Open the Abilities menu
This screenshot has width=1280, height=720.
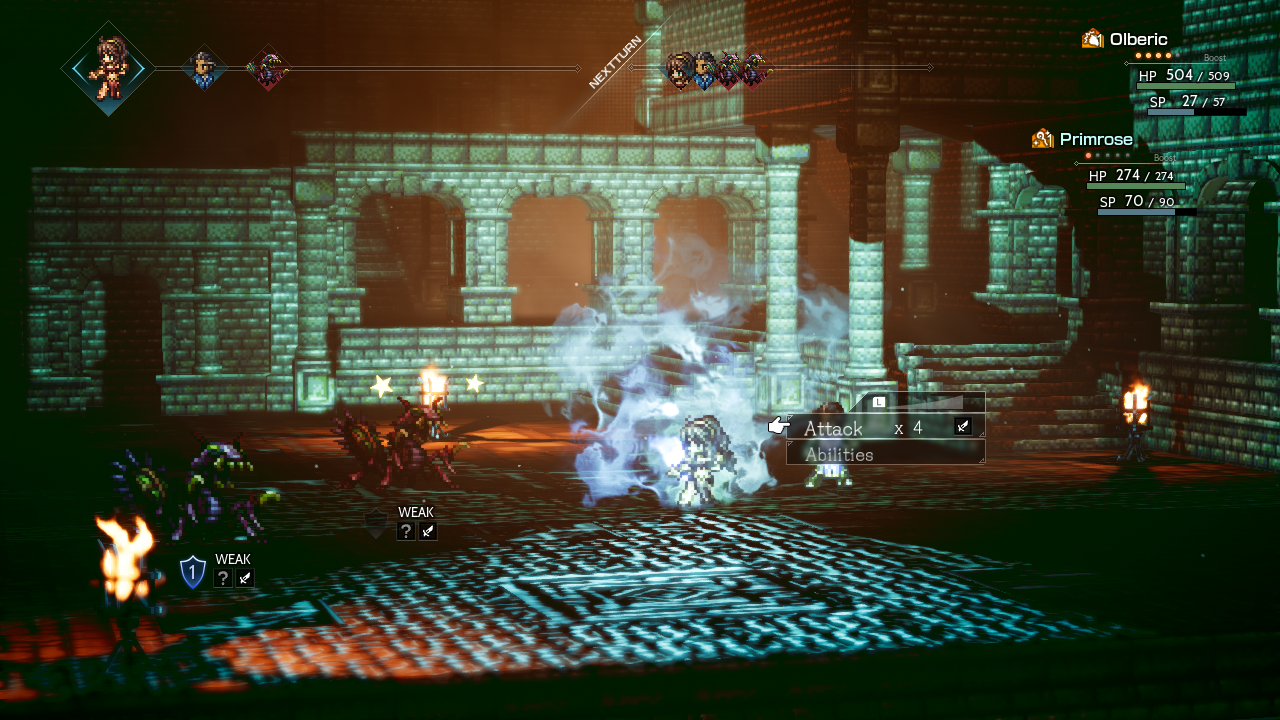tap(840, 454)
